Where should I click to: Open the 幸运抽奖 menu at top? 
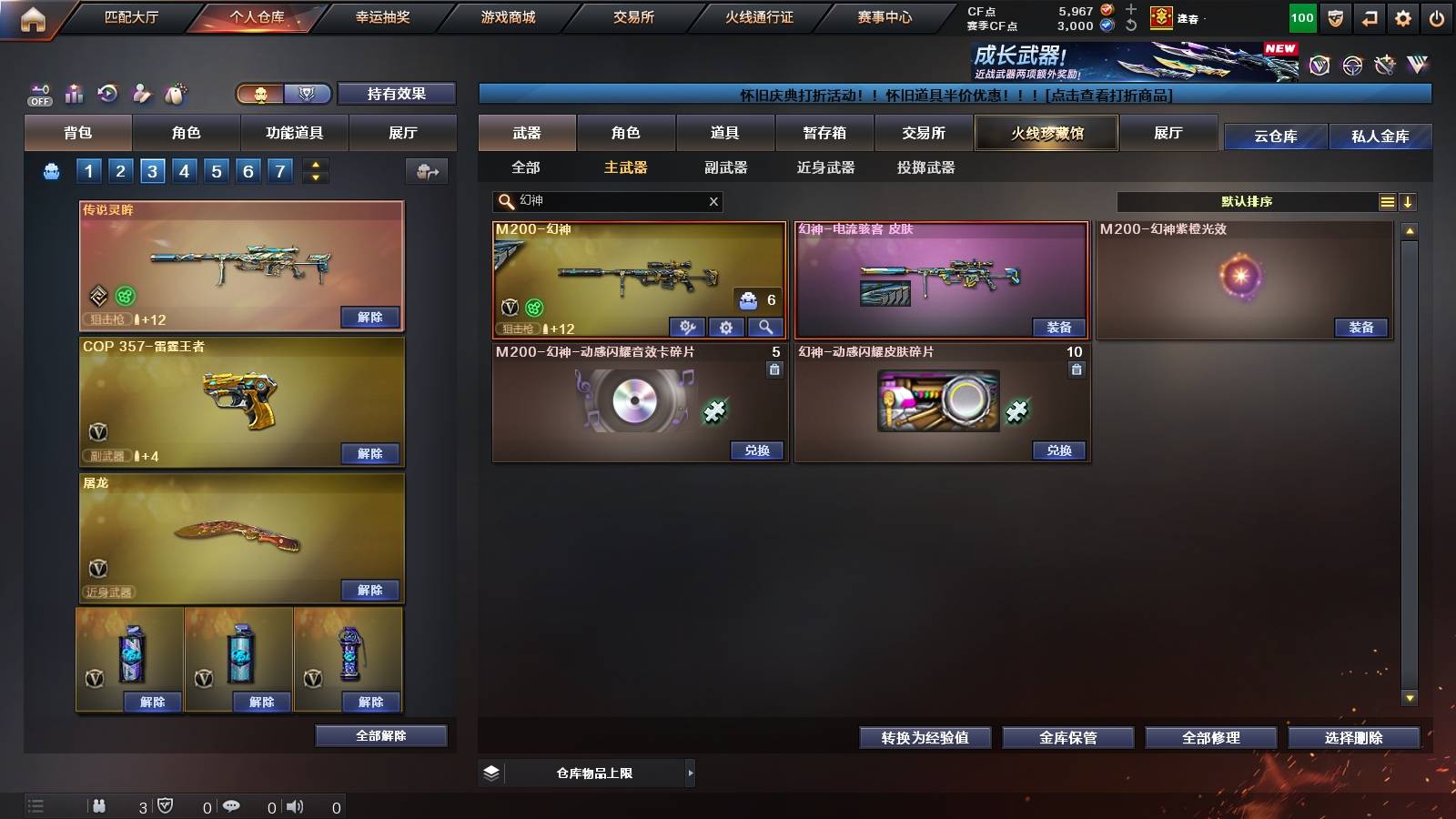tap(383, 16)
